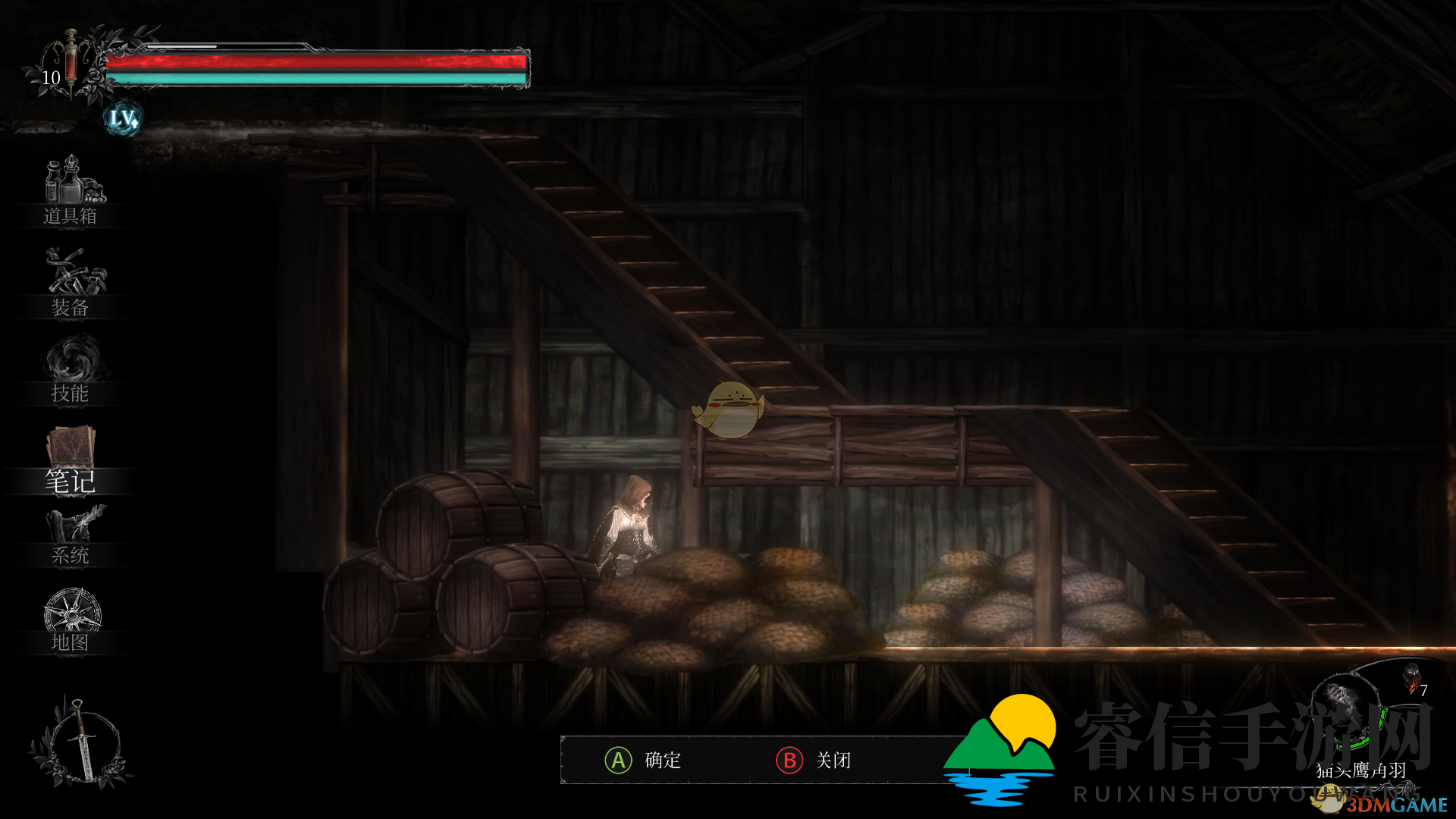Select the equipped sword emblem icon

[x=78, y=742]
